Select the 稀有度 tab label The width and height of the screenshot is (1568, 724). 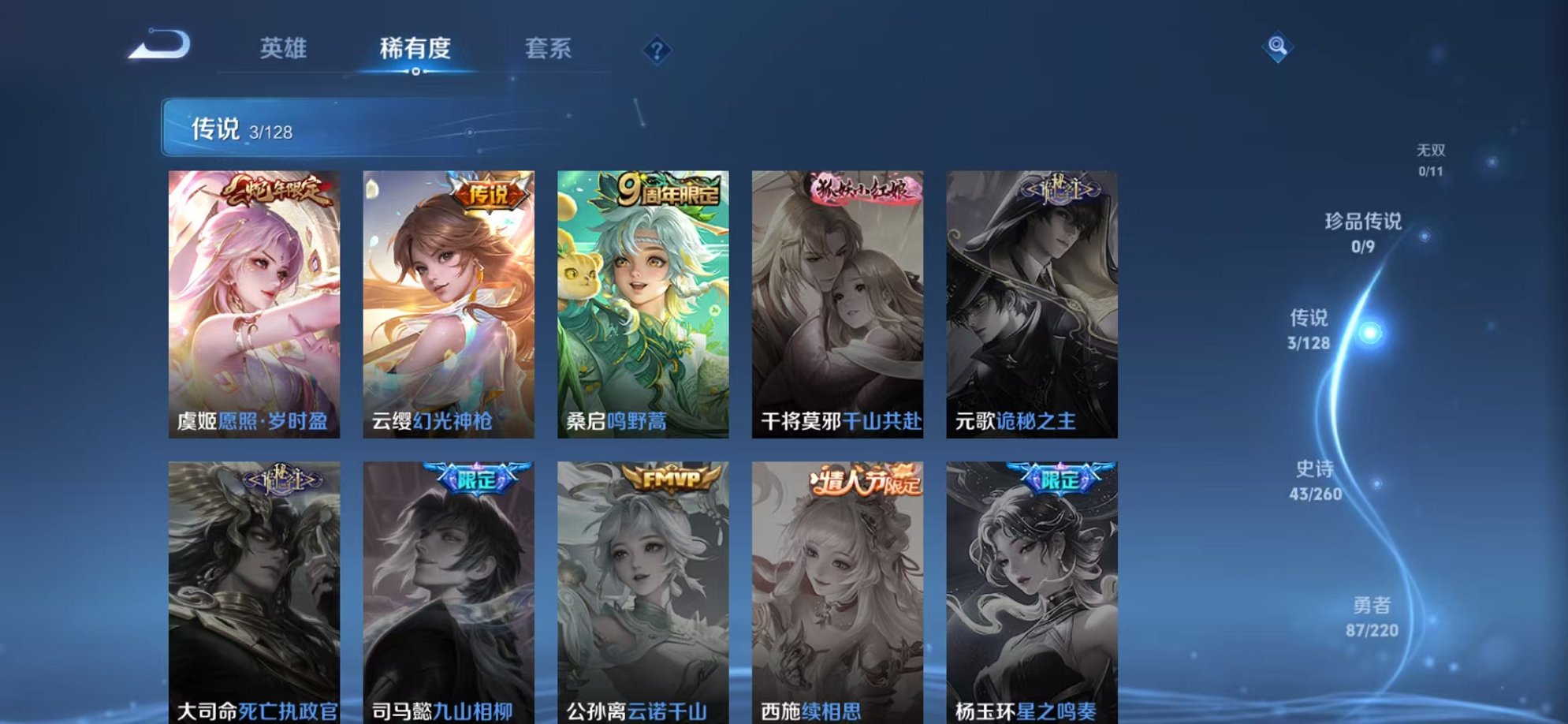click(417, 49)
